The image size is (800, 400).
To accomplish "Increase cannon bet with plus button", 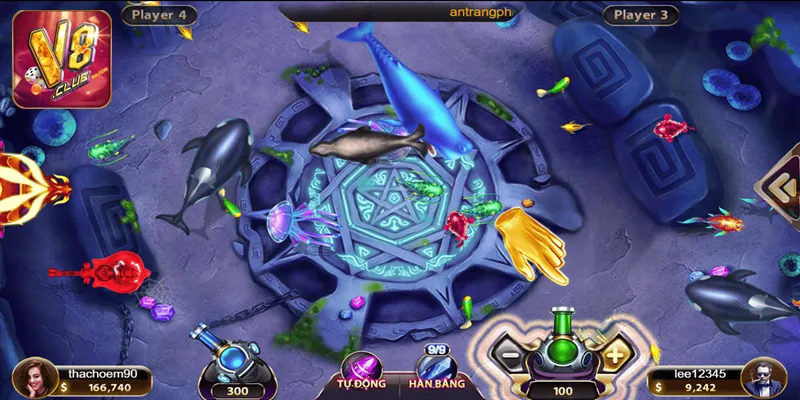I will pos(614,353).
